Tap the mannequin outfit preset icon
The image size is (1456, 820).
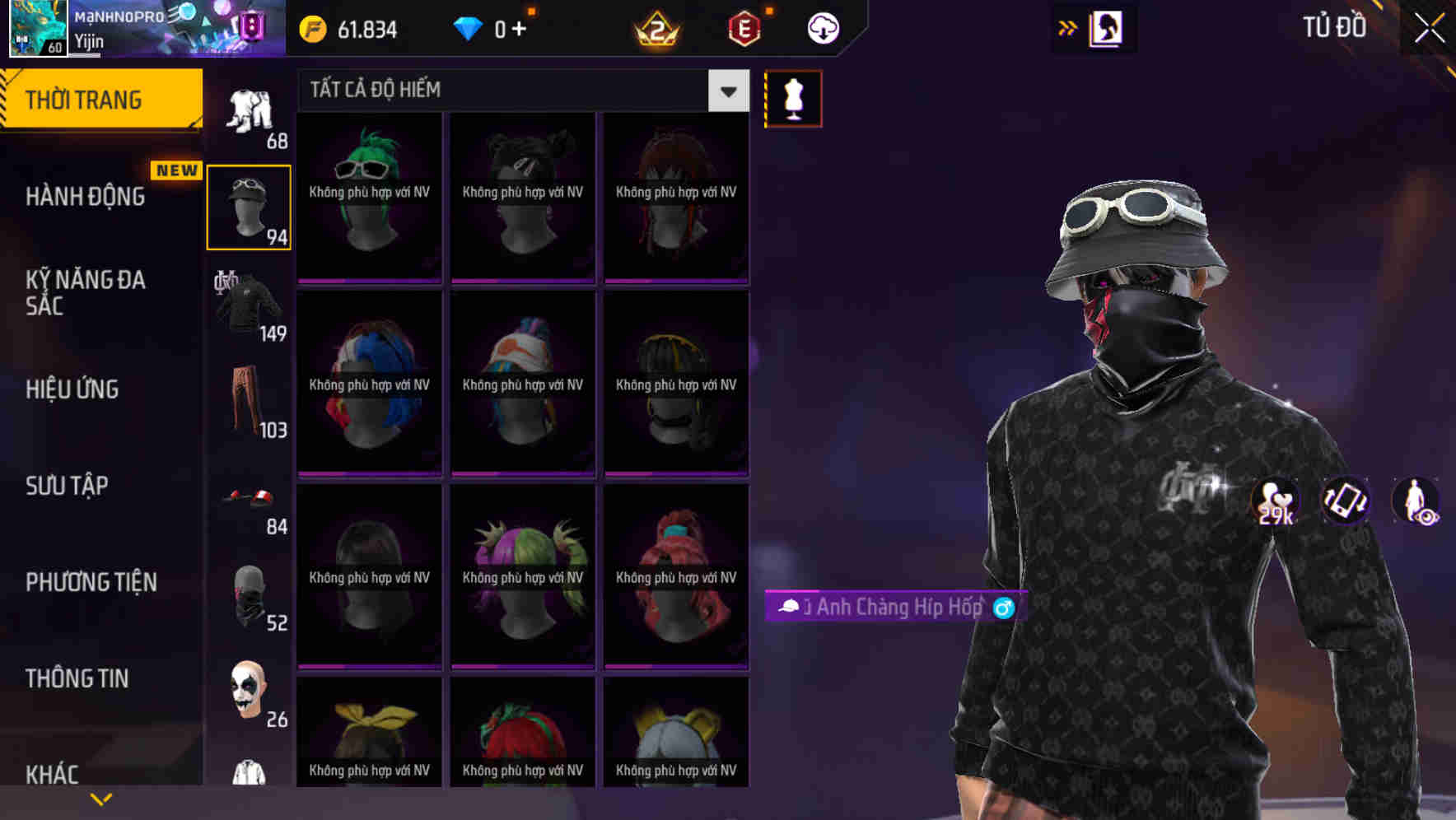[793, 97]
